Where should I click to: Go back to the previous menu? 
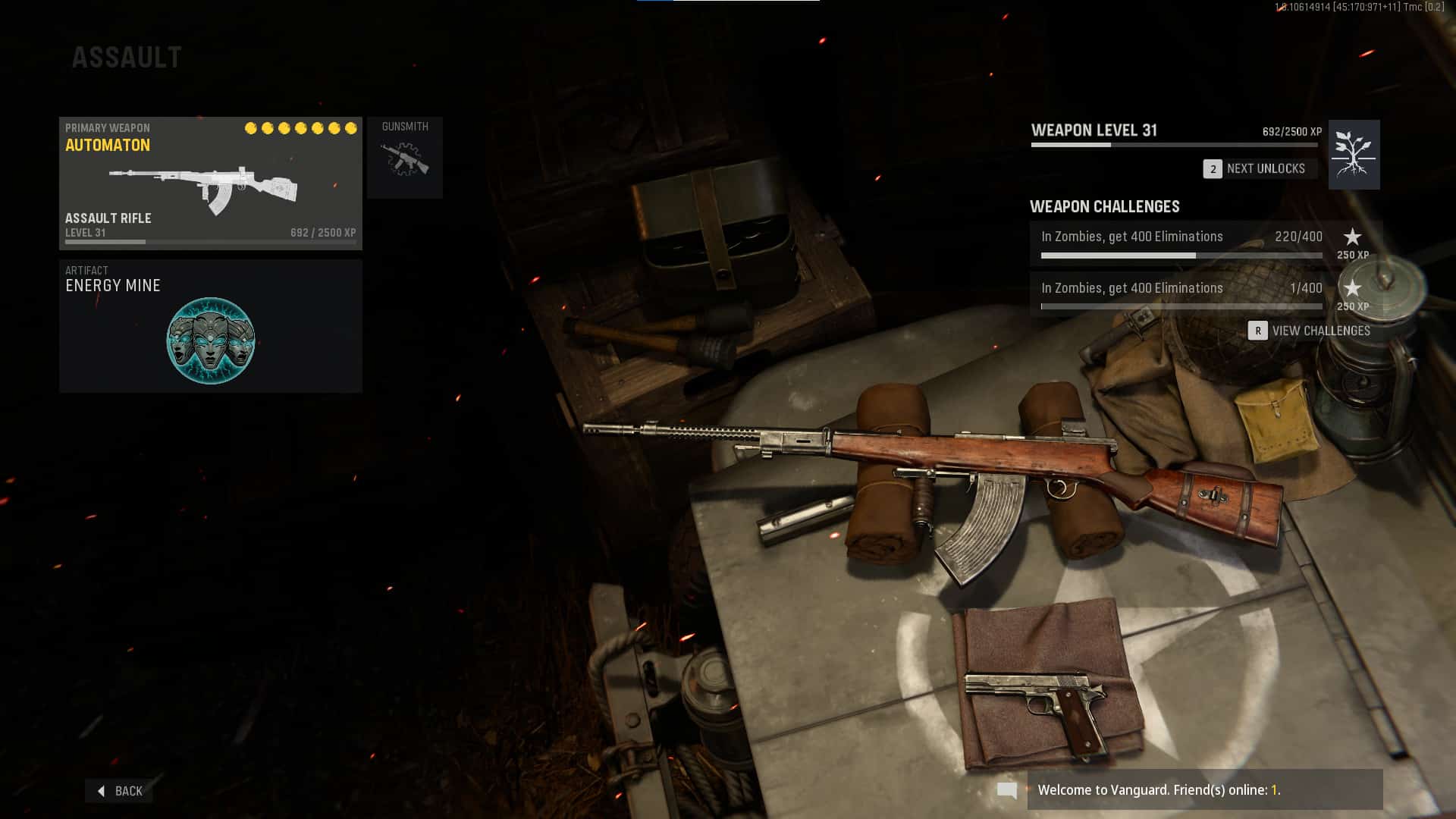coord(120,791)
